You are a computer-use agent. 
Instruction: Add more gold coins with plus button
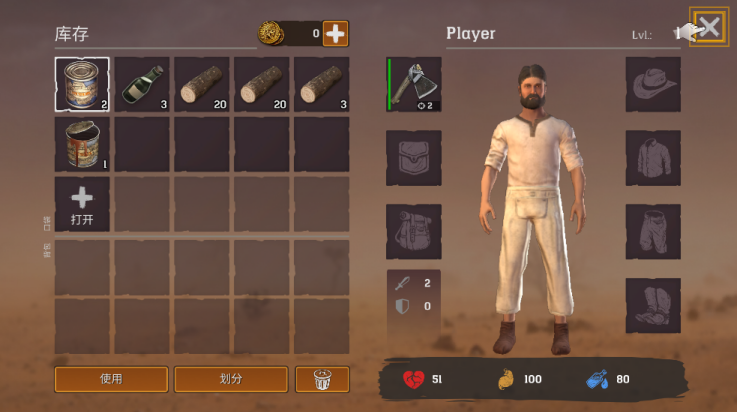tap(336, 34)
